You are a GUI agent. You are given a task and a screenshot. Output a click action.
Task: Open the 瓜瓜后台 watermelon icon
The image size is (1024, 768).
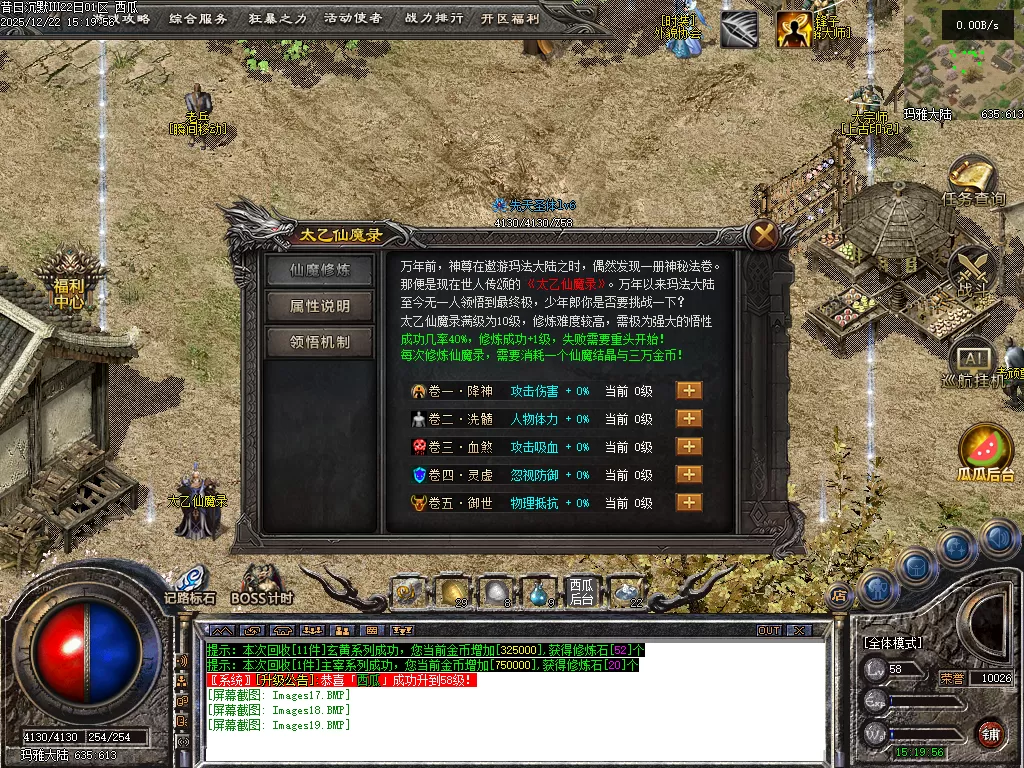[x=985, y=450]
